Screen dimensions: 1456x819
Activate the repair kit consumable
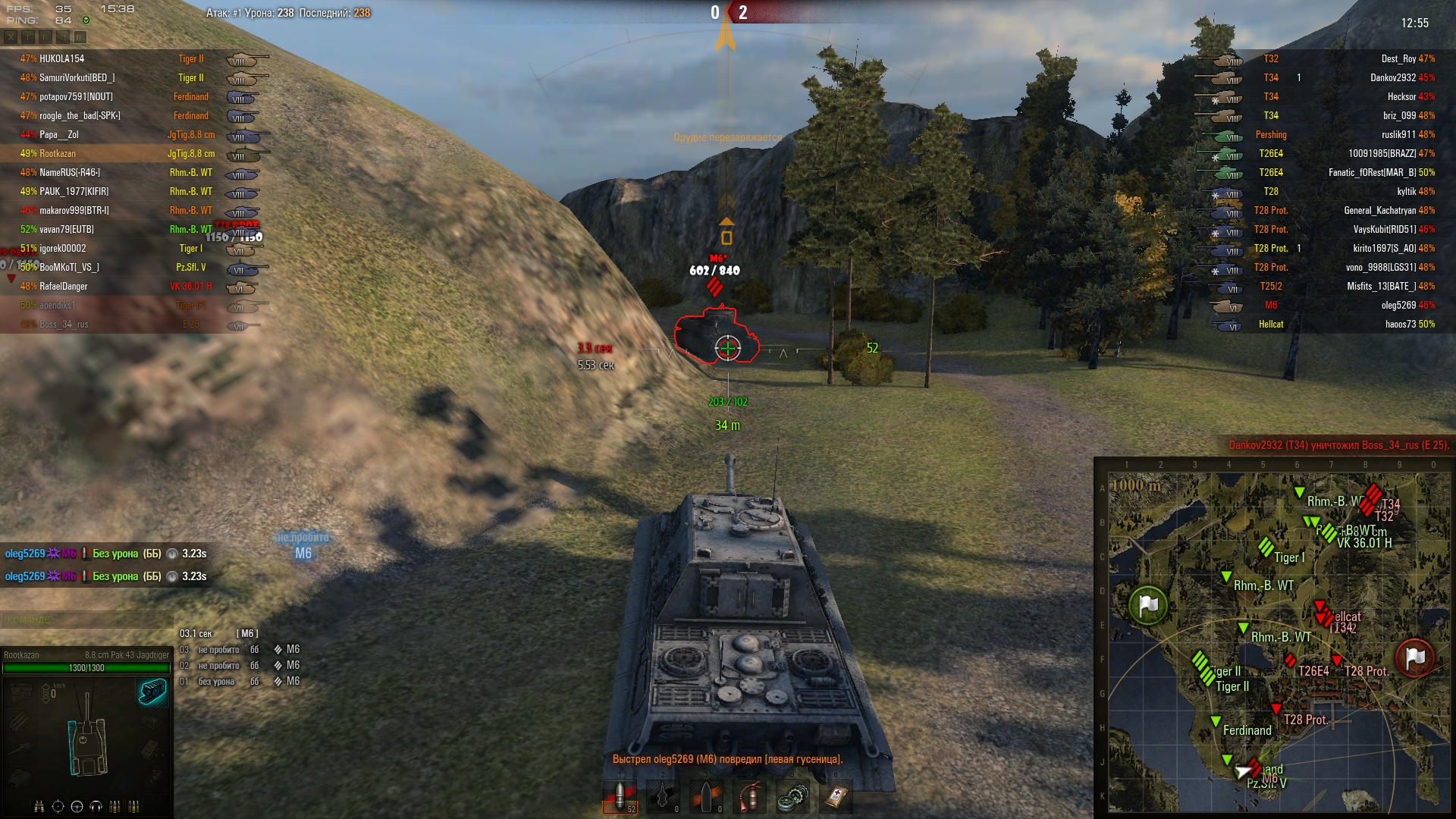tap(792, 797)
